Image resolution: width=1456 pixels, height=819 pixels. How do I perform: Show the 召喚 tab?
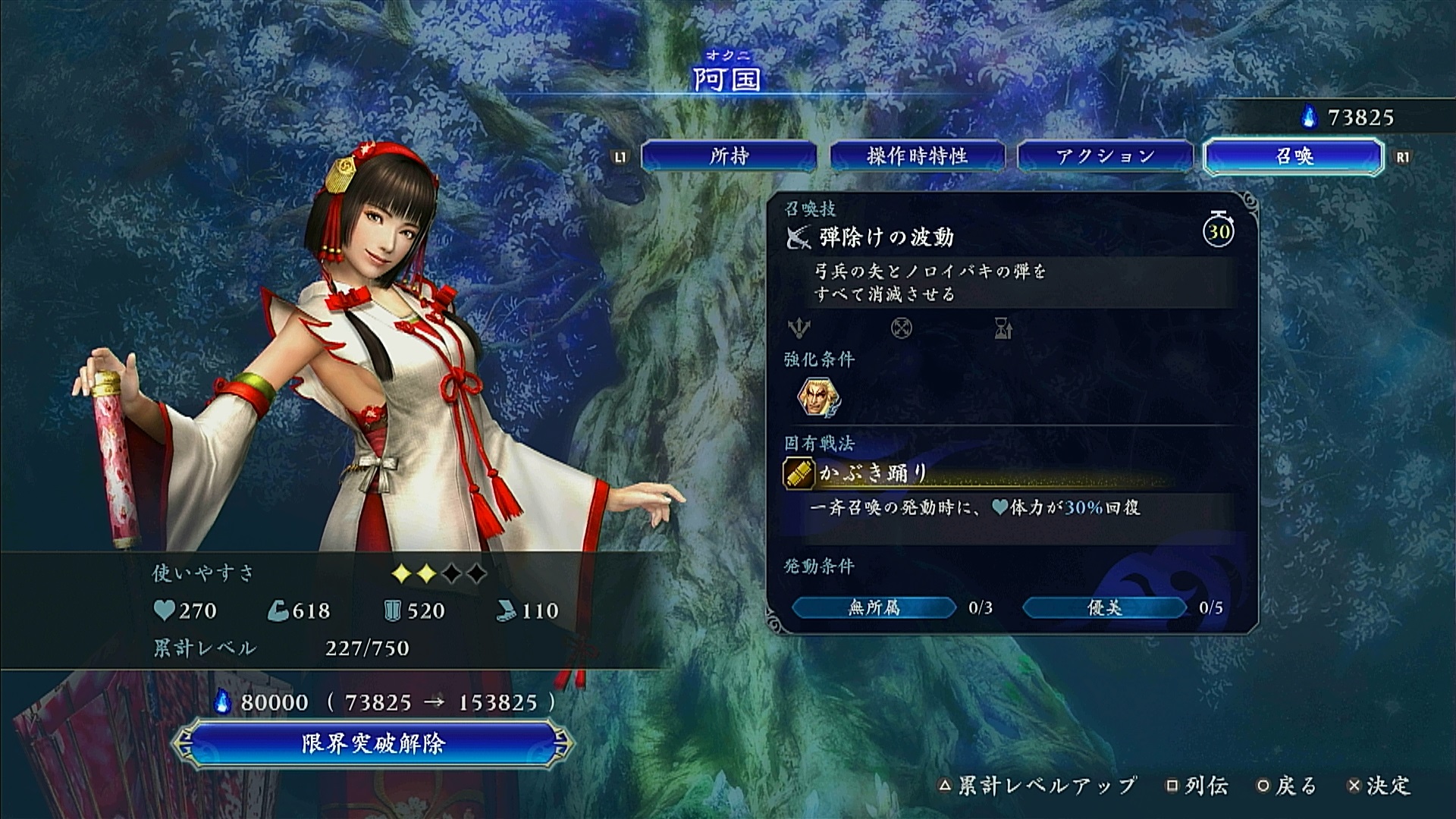pos(1294,157)
